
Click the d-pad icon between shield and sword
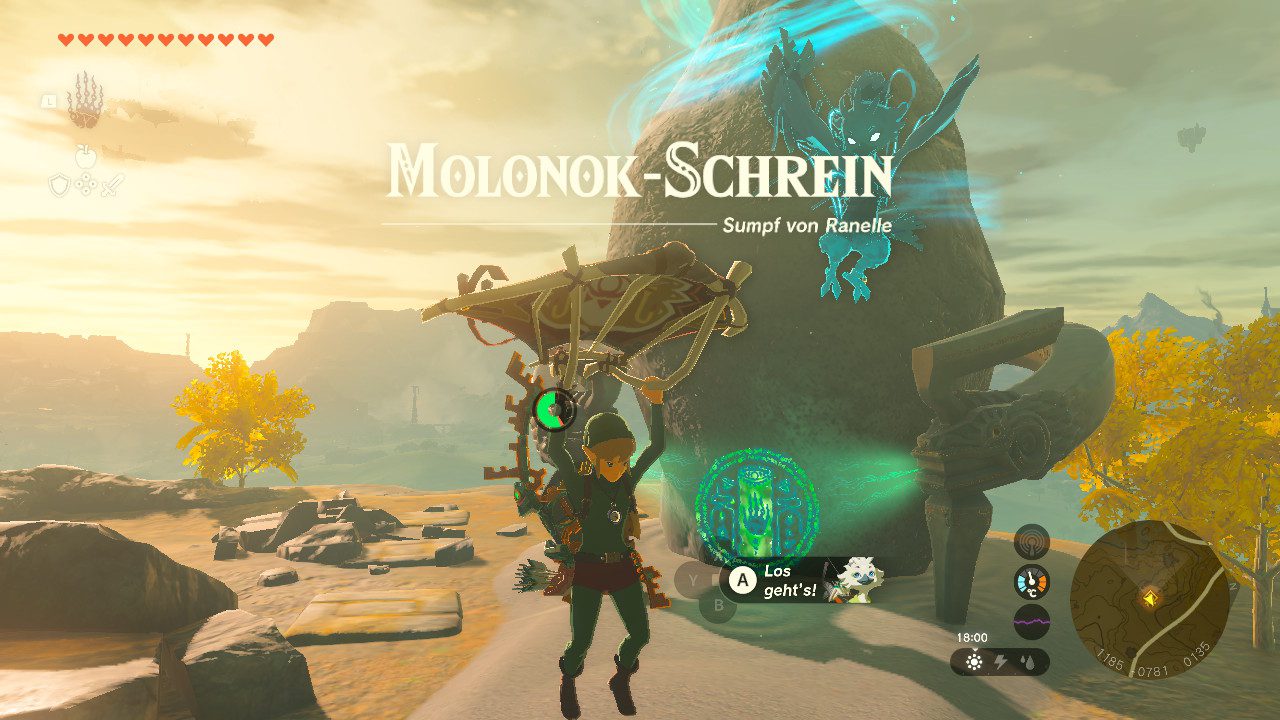(86, 183)
